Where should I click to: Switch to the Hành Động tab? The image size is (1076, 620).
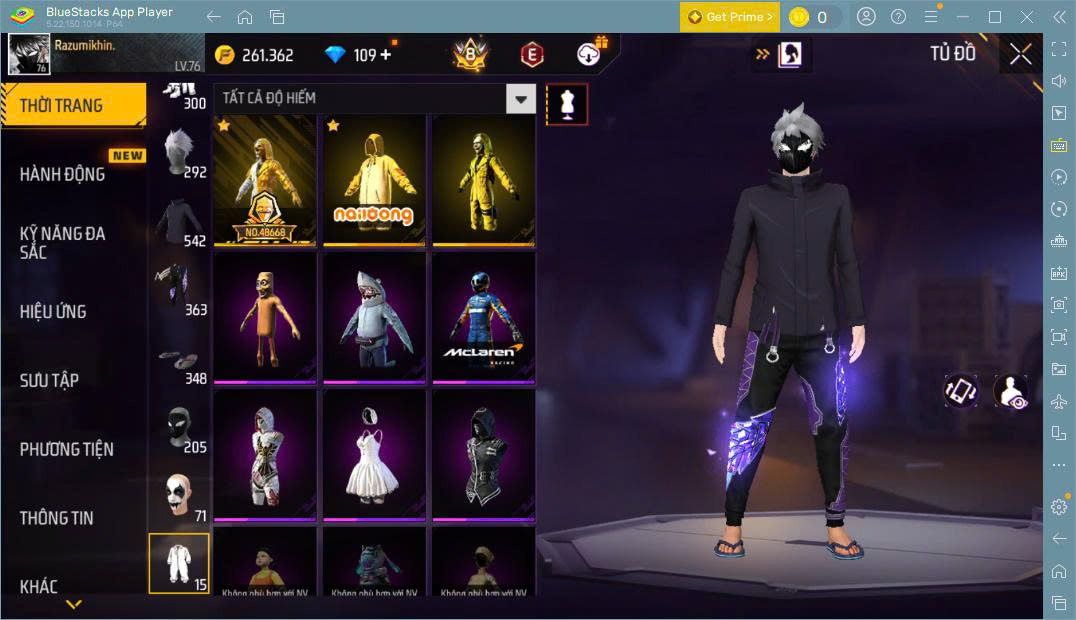point(62,174)
